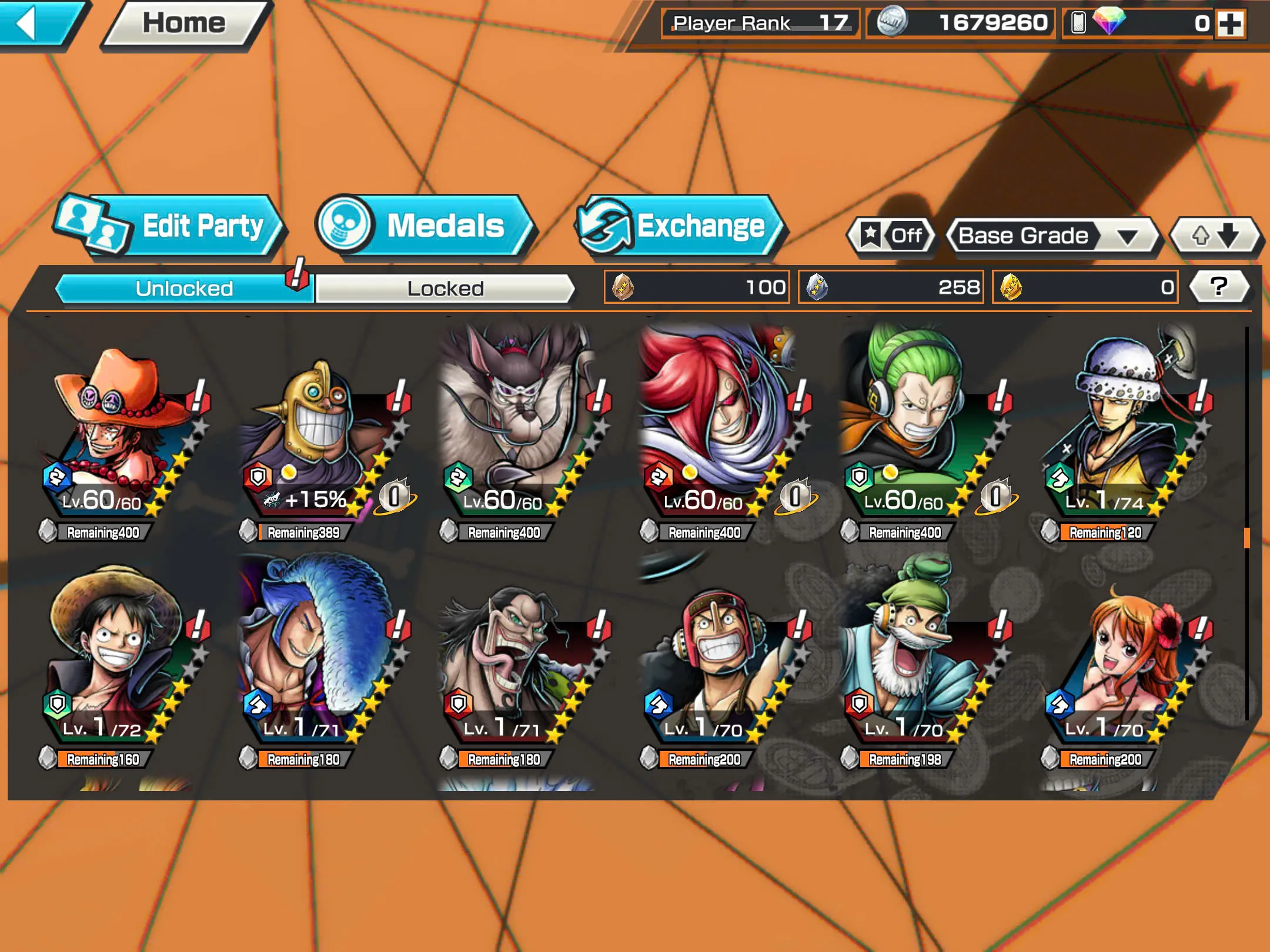The width and height of the screenshot is (1270, 952).
Task: Tap the plus icon to buy rainbow diamonds
Action: coord(1234,25)
